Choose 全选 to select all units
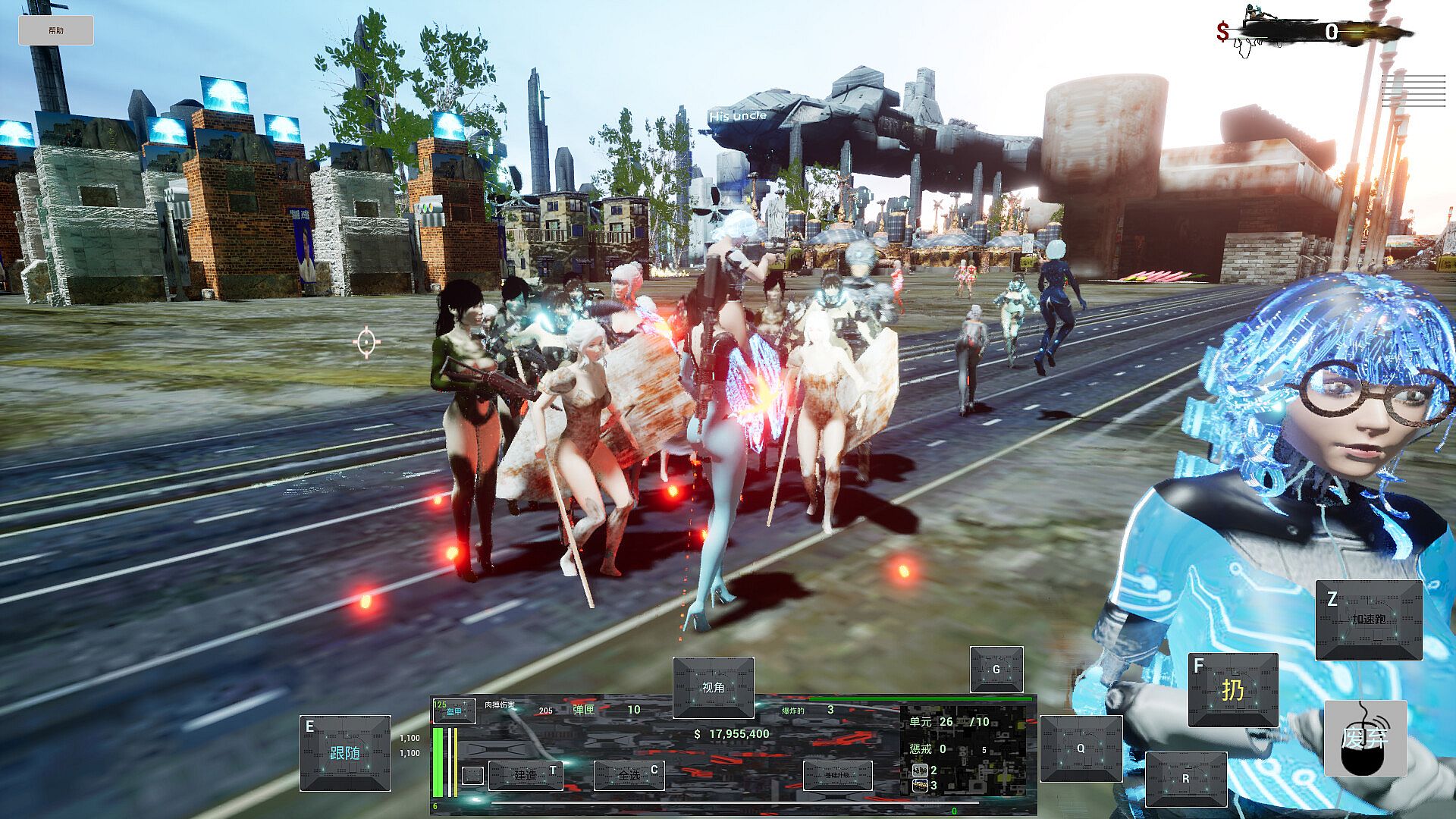This screenshot has width=1456, height=819. click(x=629, y=775)
